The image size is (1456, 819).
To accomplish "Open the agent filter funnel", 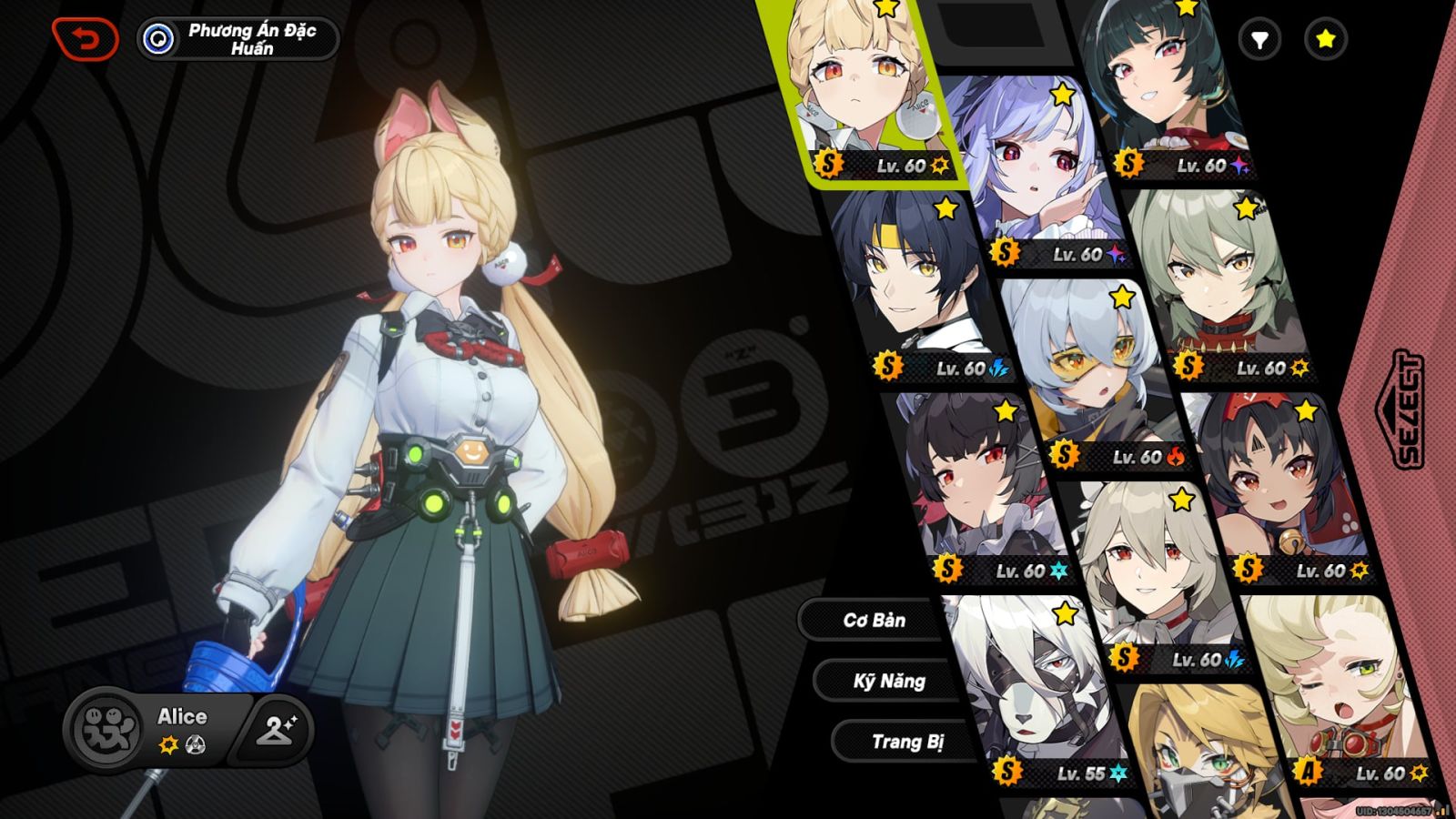I will pos(1259,39).
